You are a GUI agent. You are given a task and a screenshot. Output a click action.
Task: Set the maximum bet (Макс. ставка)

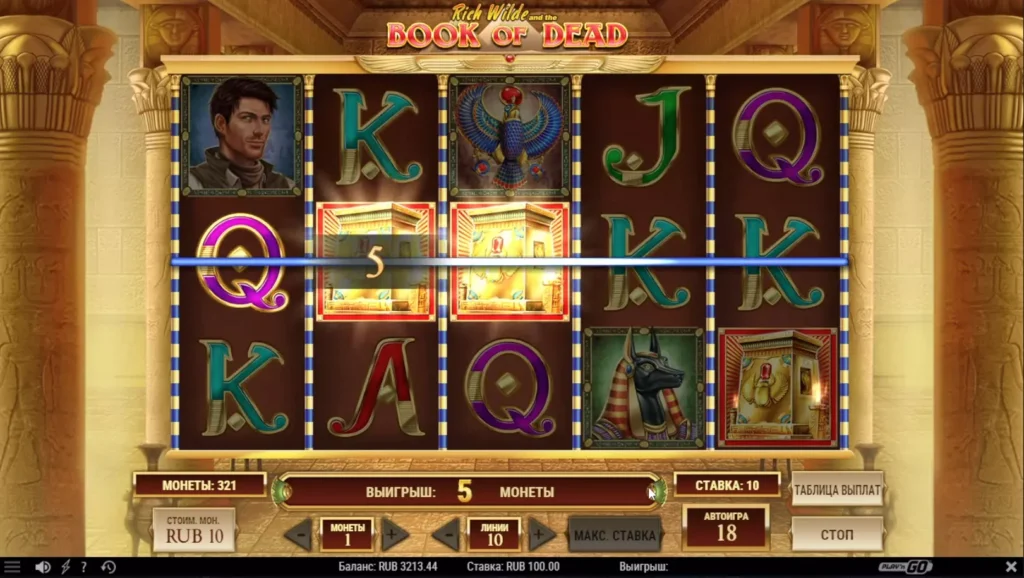(615, 535)
